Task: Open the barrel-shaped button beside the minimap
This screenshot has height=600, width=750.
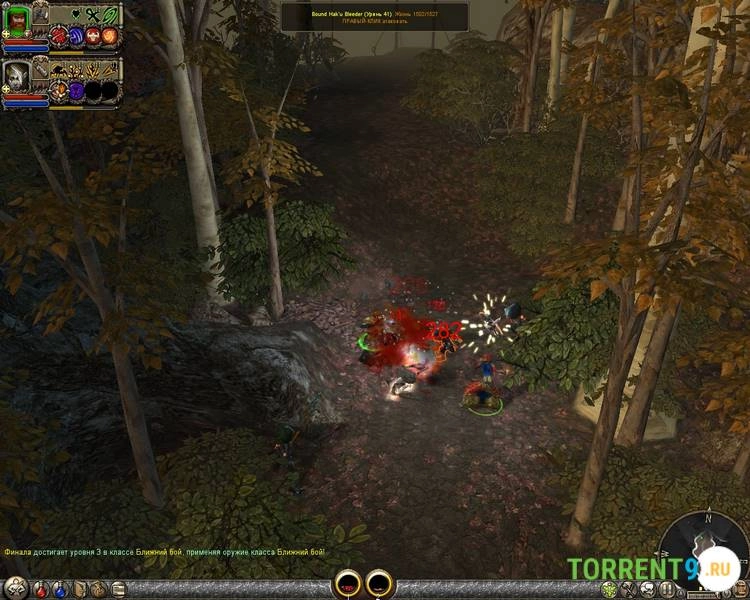Action: pyautogui.click(x=741, y=590)
